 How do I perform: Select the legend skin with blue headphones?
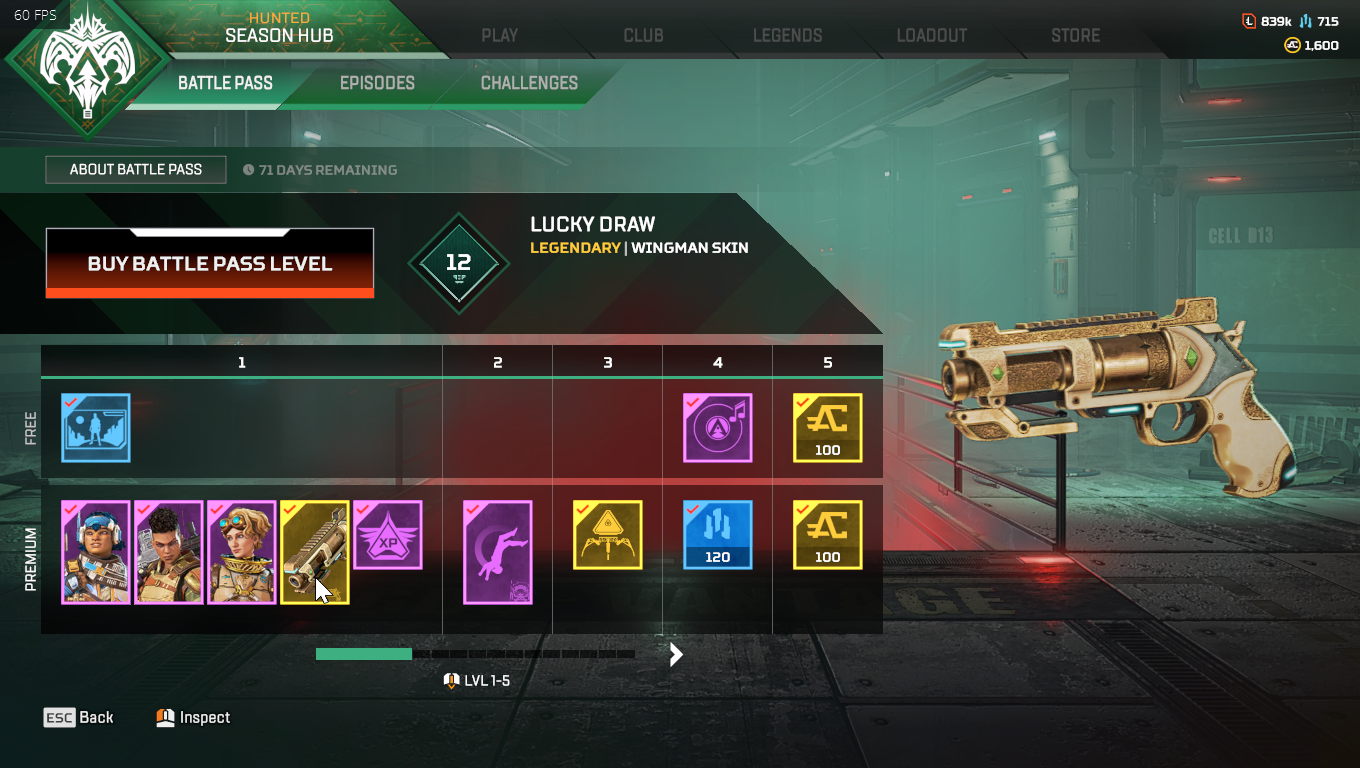pyautogui.click(x=96, y=553)
